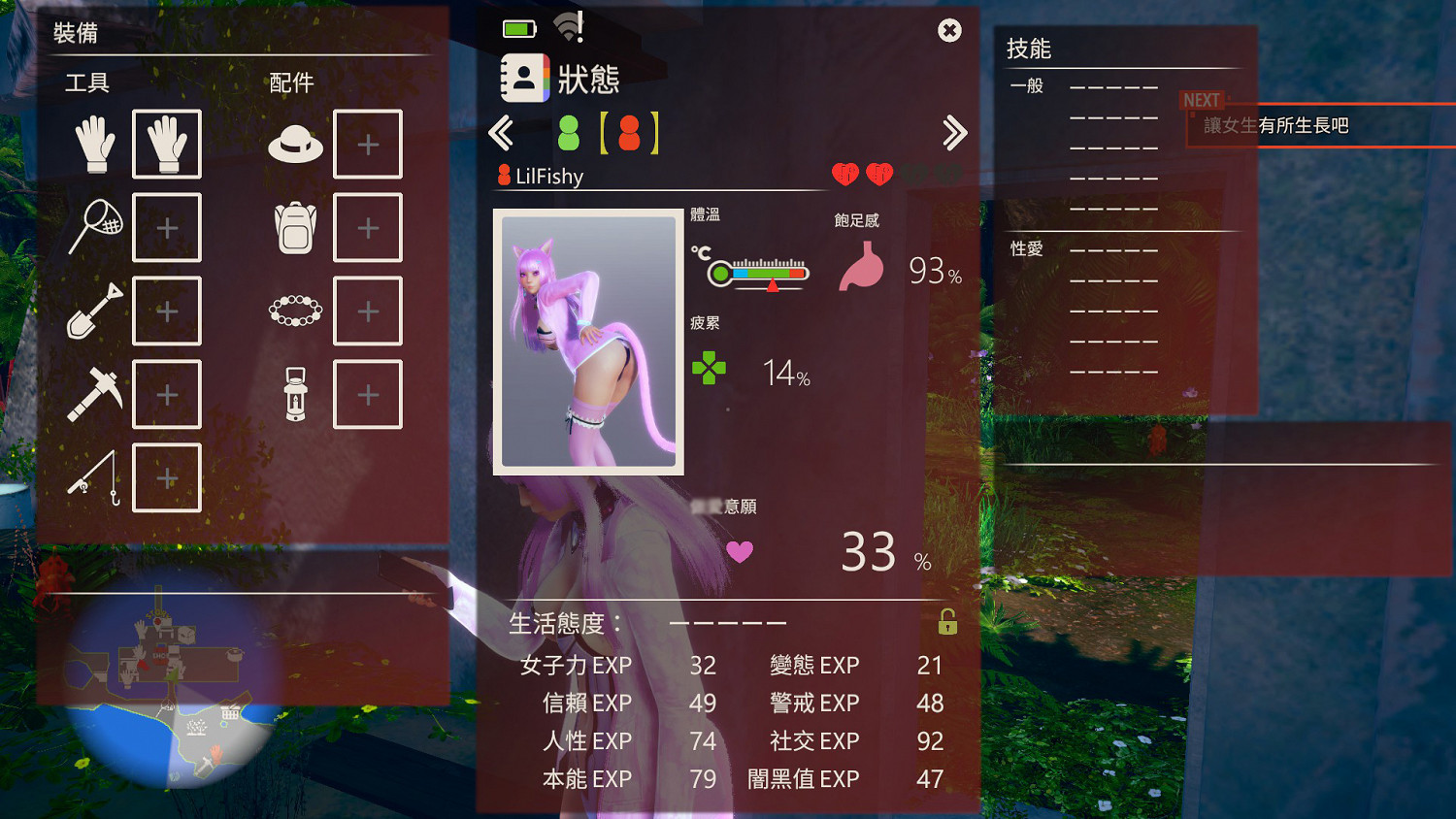Click the 性愛 section header in skills panel
Viewport: 1456px width, 819px height.
pos(1026,248)
